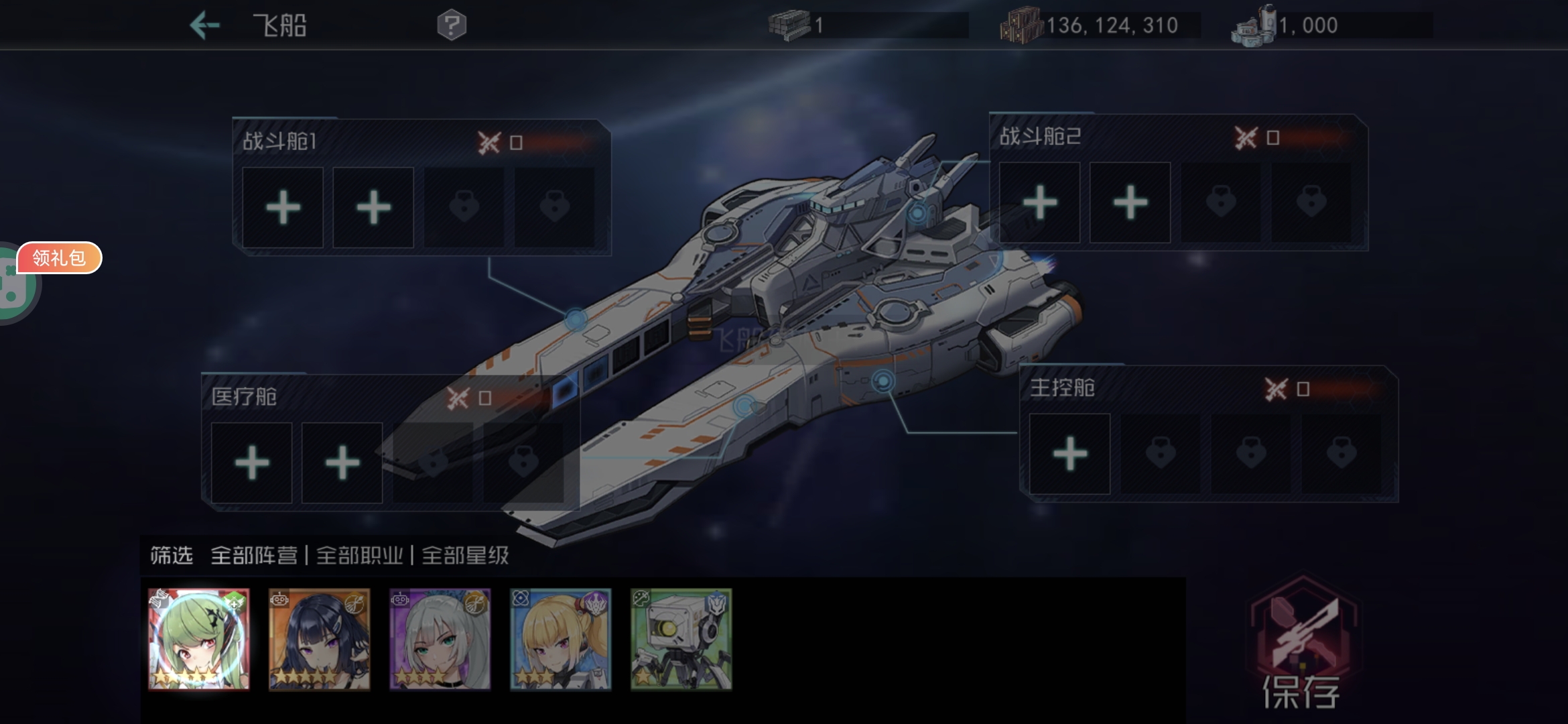This screenshot has width=1568, height=724.
Task: Open the 全部星级 star-rating filter
Action: point(466,556)
